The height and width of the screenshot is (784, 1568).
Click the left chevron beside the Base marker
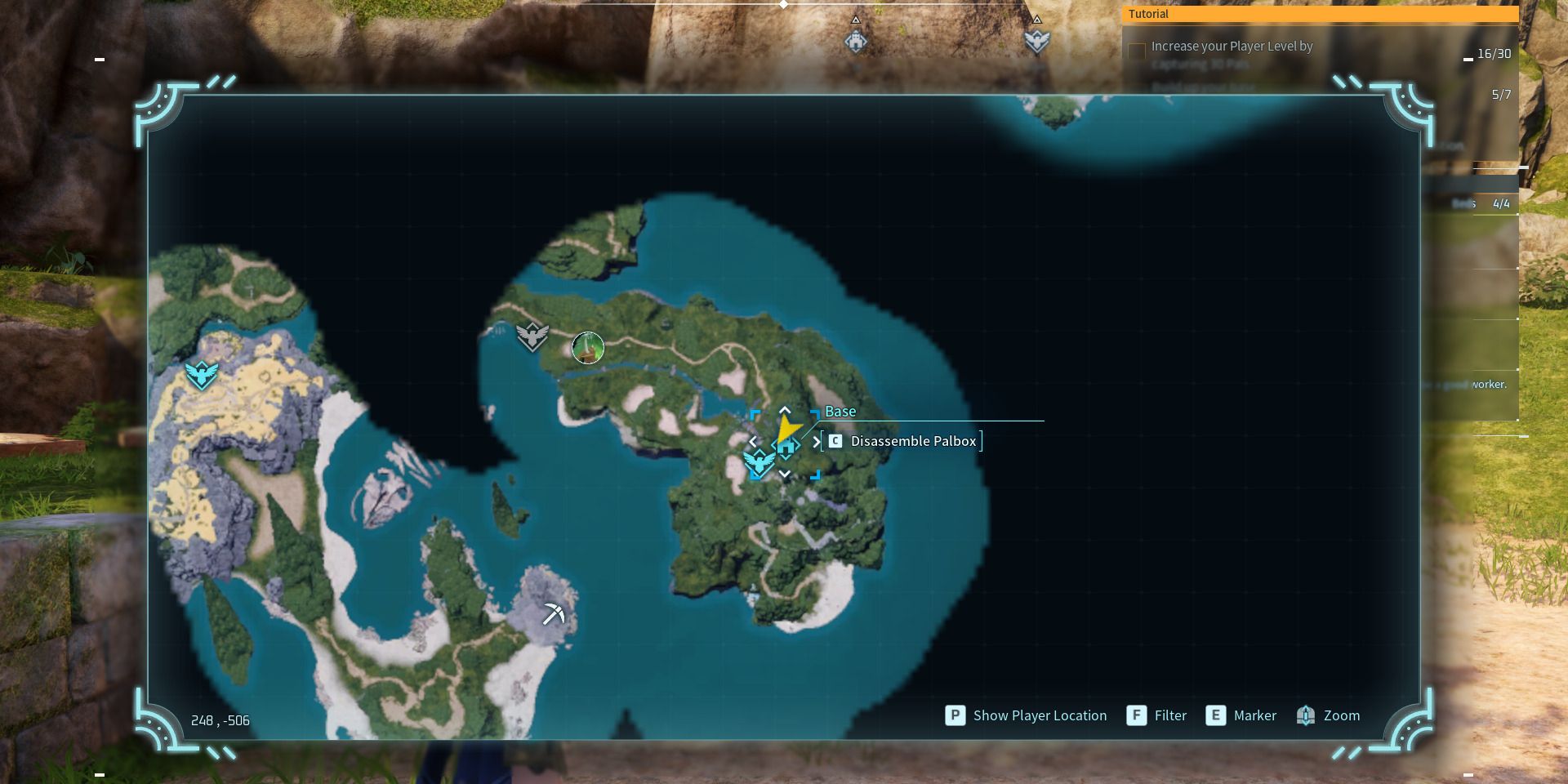point(752,441)
